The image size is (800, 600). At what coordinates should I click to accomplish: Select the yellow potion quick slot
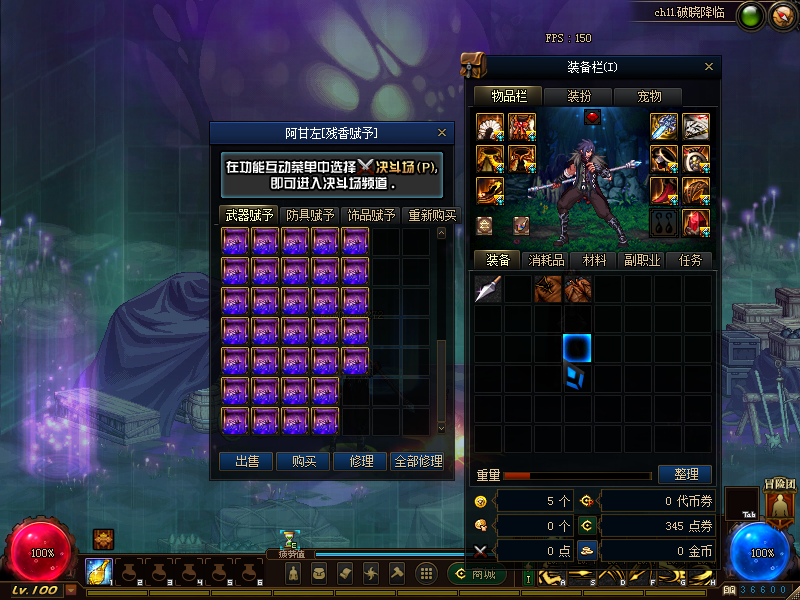tap(99, 572)
